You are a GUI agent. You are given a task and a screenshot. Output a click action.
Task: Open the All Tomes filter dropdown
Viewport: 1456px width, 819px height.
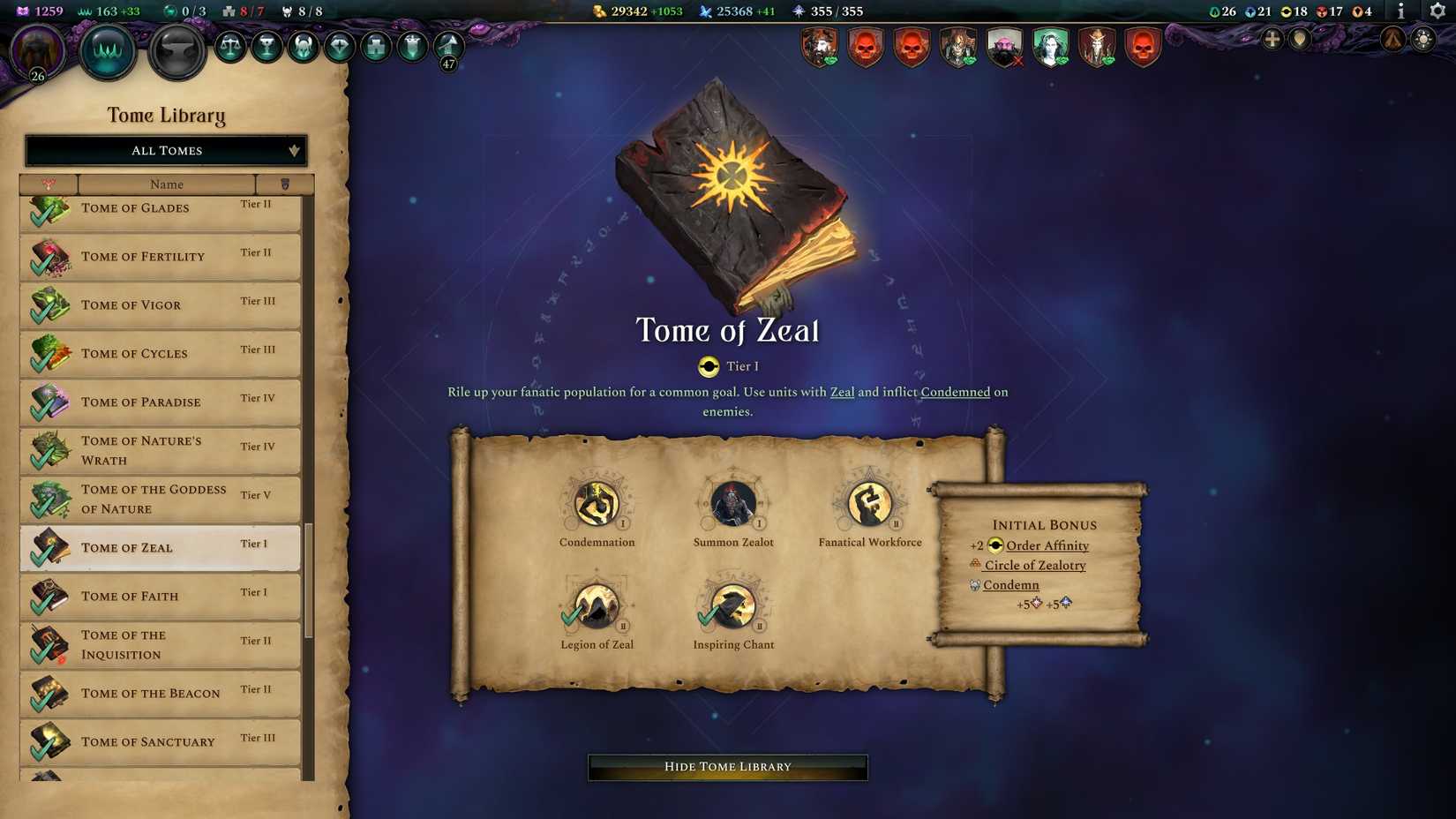(x=165, y=150)
